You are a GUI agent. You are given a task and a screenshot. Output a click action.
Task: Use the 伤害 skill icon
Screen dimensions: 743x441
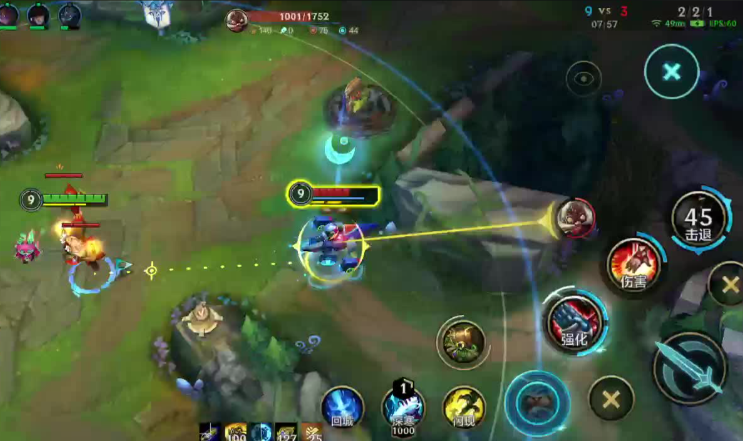[x=634, y=264]
